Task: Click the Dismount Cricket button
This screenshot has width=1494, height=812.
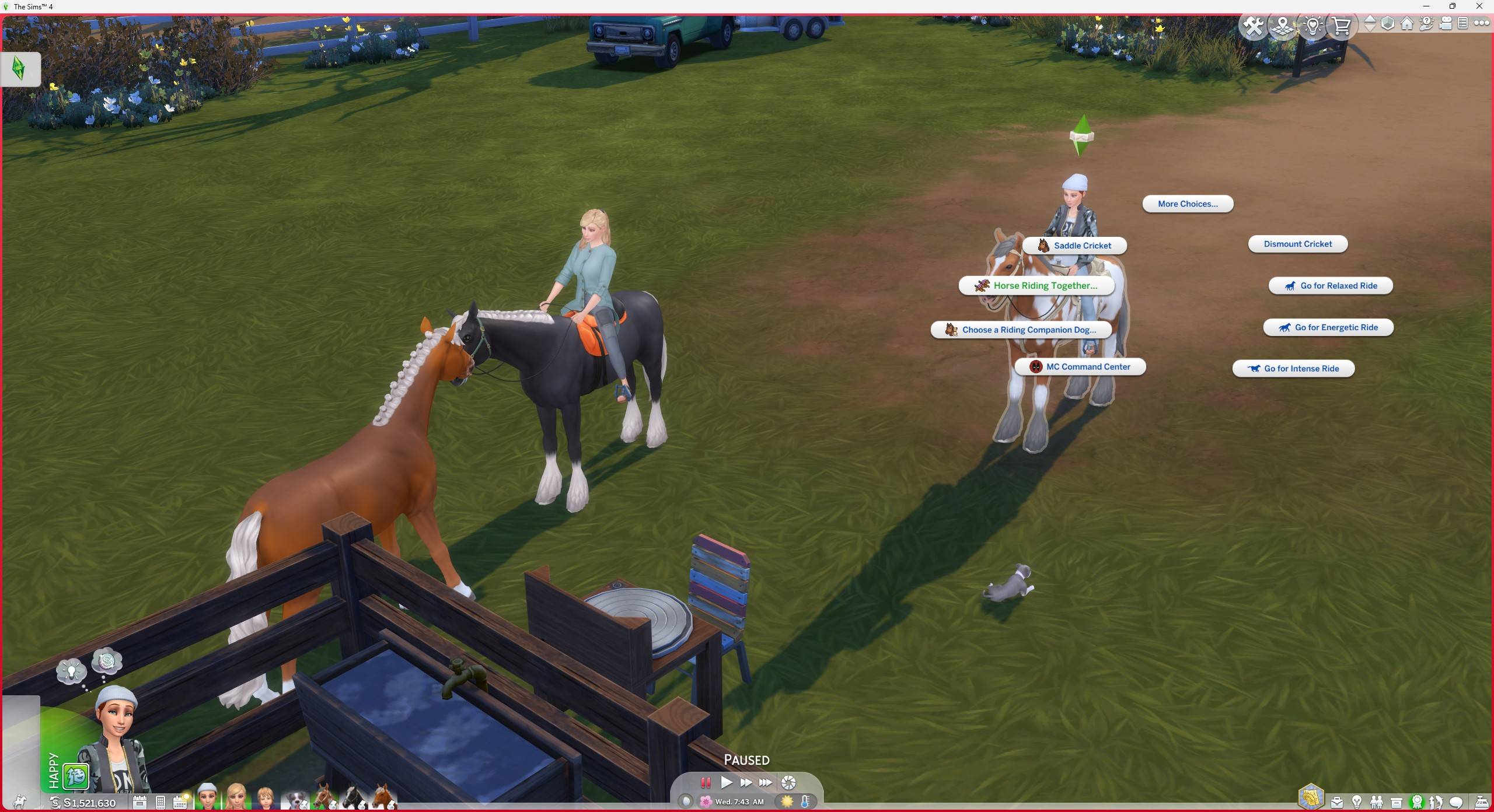Action: pyautogui.click(x=1297, y=244)
